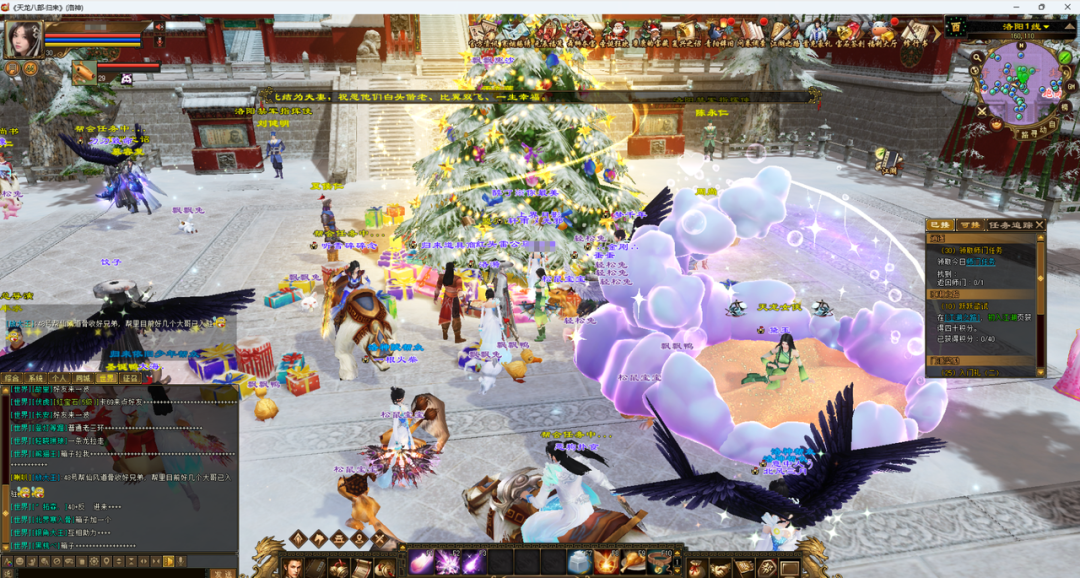
Task: Open the 江湖 book icon
Action: 887,160
